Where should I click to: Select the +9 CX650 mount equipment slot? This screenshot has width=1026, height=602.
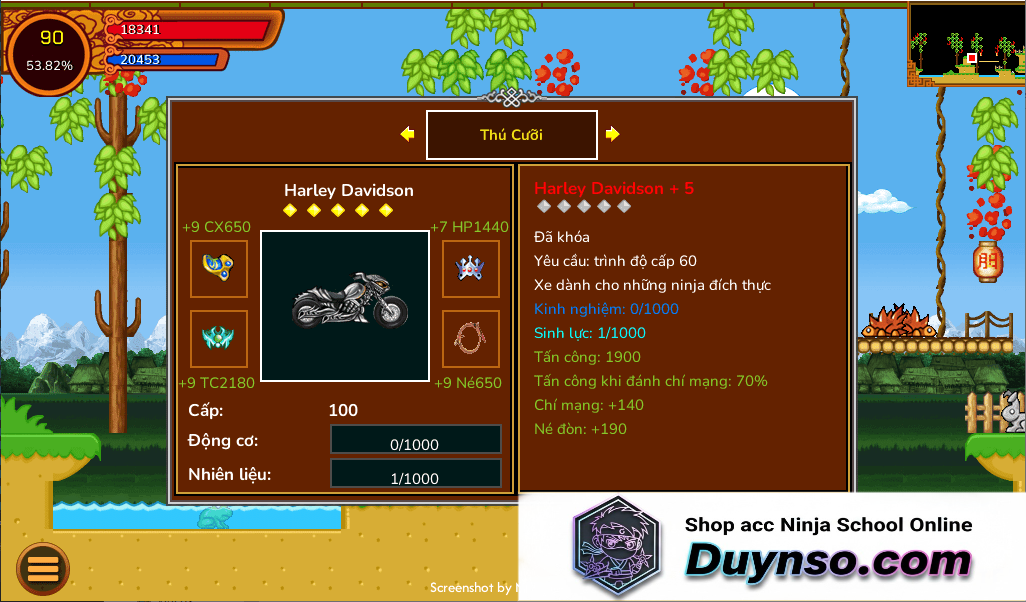[219, 268]
